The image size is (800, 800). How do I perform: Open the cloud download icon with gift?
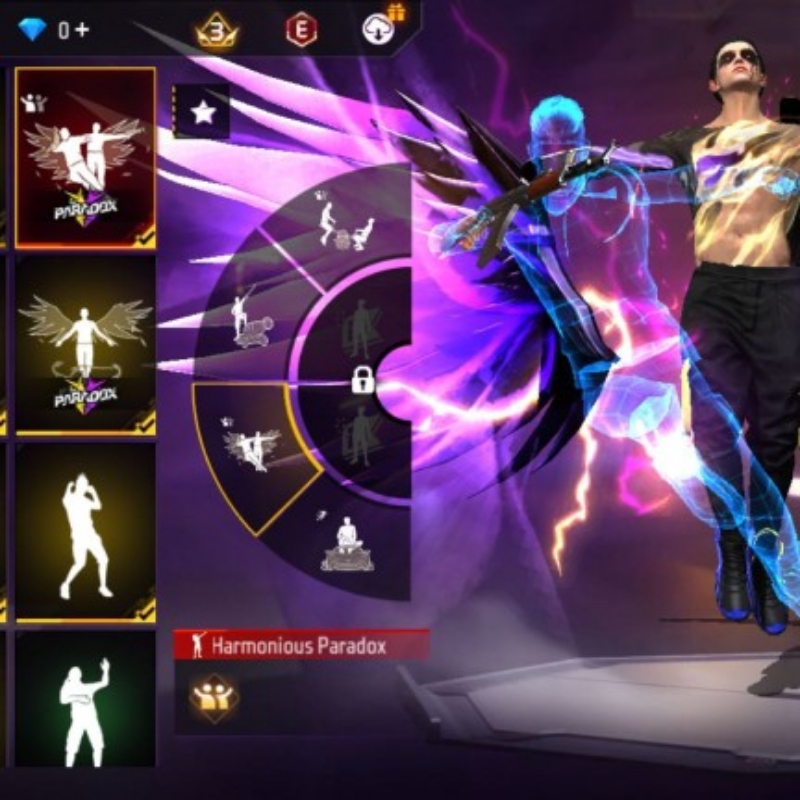click(x=379, y=28)
